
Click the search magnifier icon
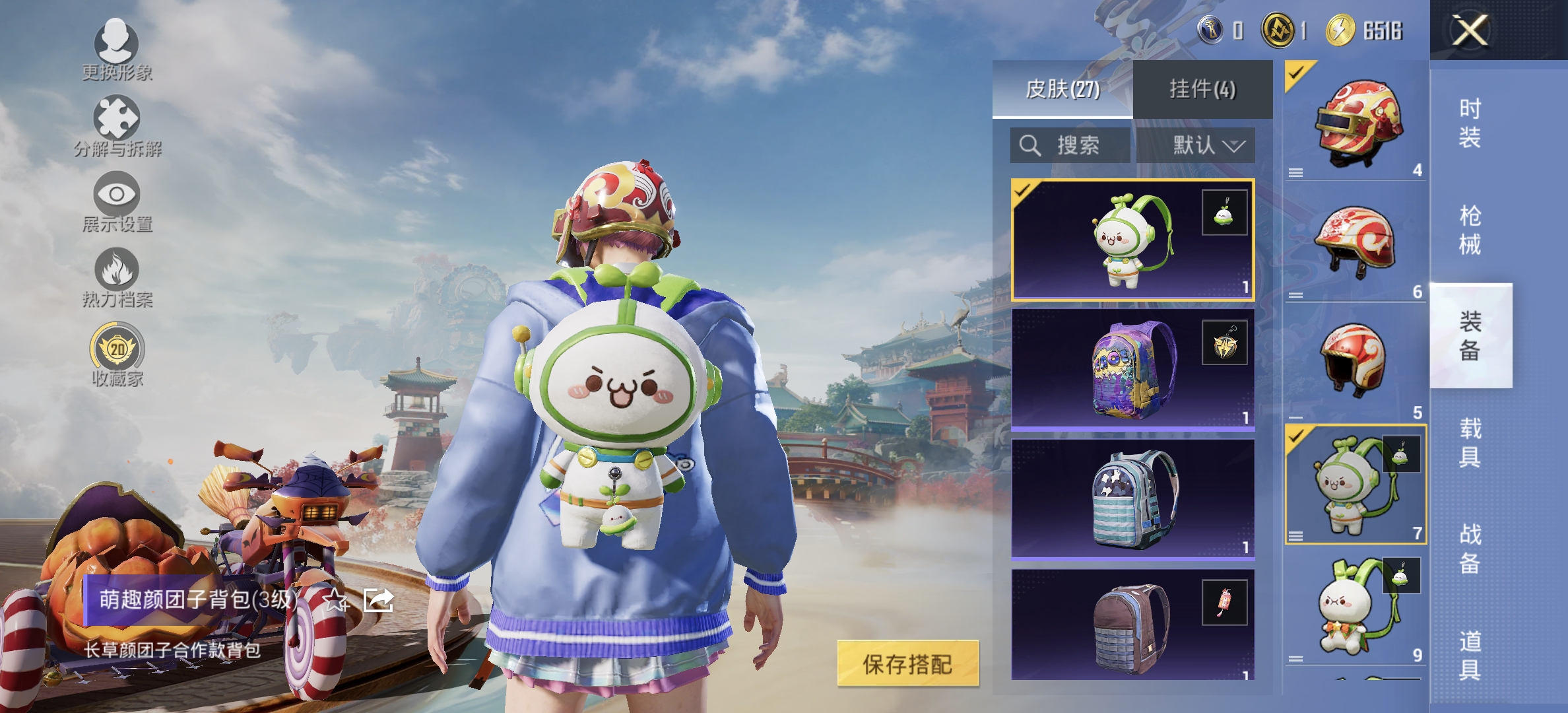[1029, 146]
